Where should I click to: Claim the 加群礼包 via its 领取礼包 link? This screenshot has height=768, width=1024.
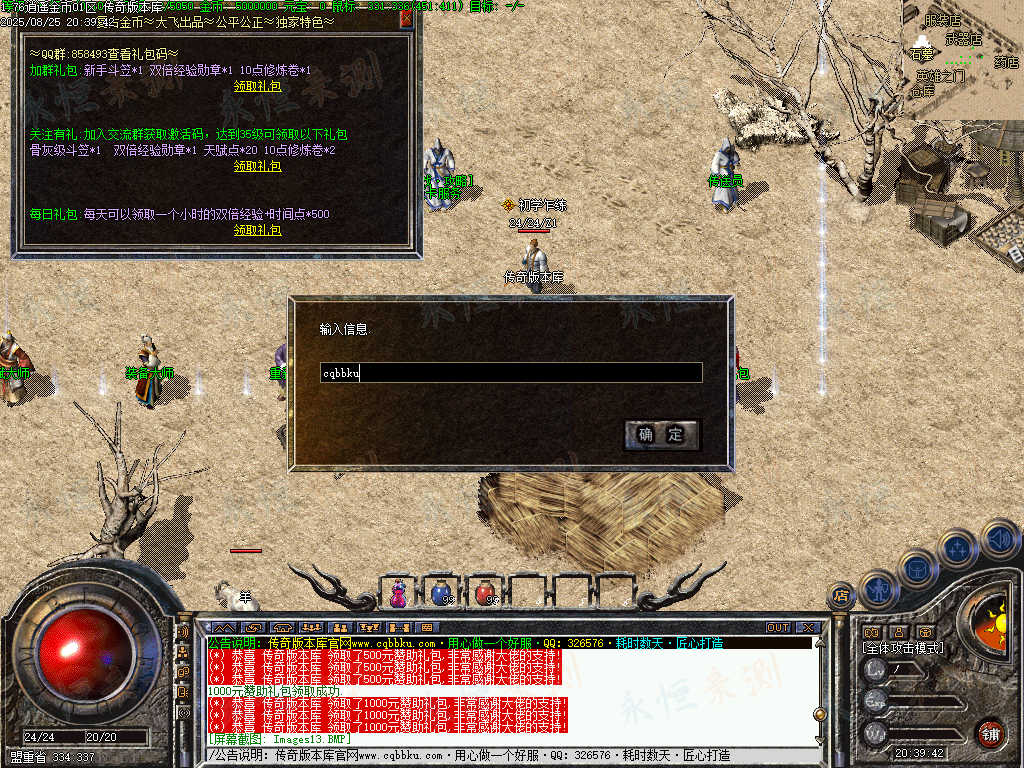(x=257, y=86)
